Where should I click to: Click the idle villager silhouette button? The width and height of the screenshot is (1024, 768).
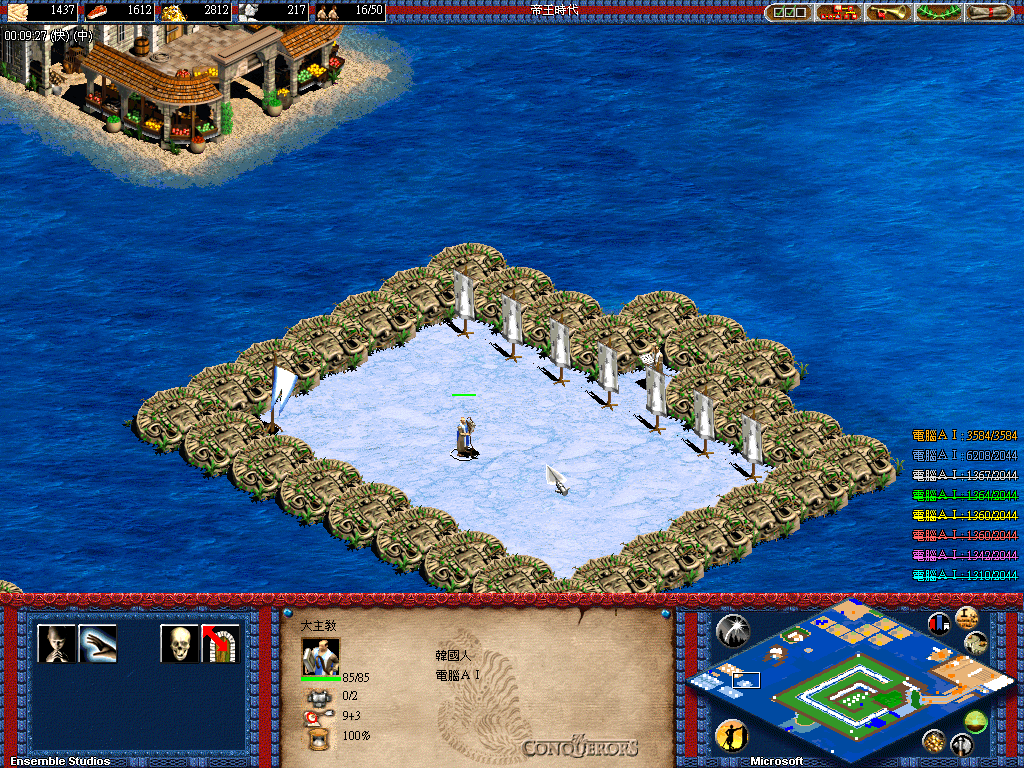[x=732, y=737]
